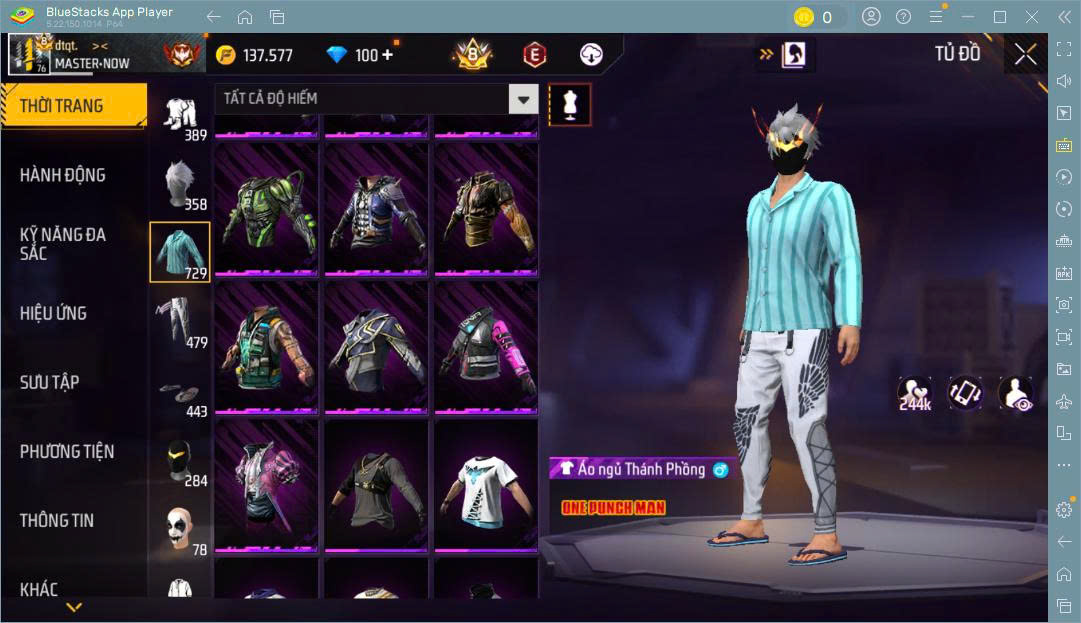Select the shoes subcategory with 443 items
Image resolution: width=1081 pixels, height=623 pixels.
pyautogui.click(x=180, y=394)
